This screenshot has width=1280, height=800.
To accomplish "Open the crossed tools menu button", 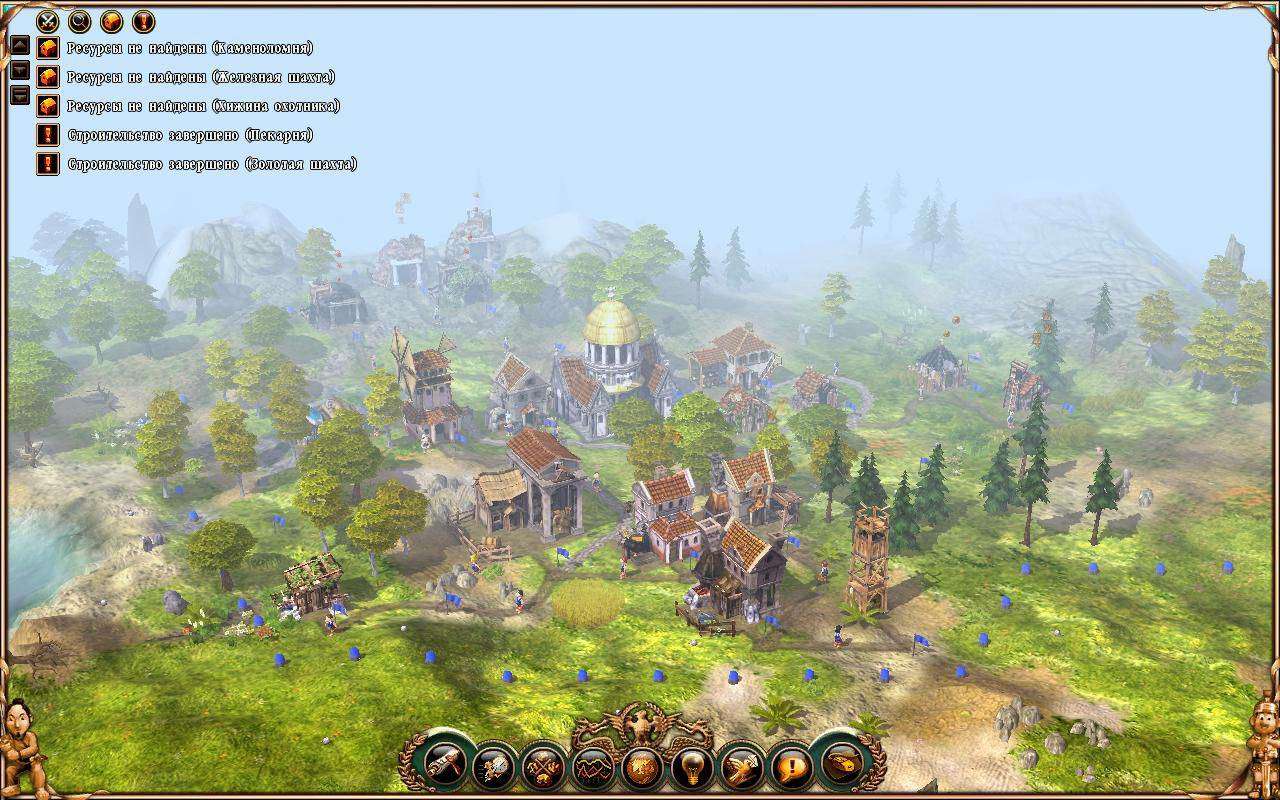I will [545, 767].
